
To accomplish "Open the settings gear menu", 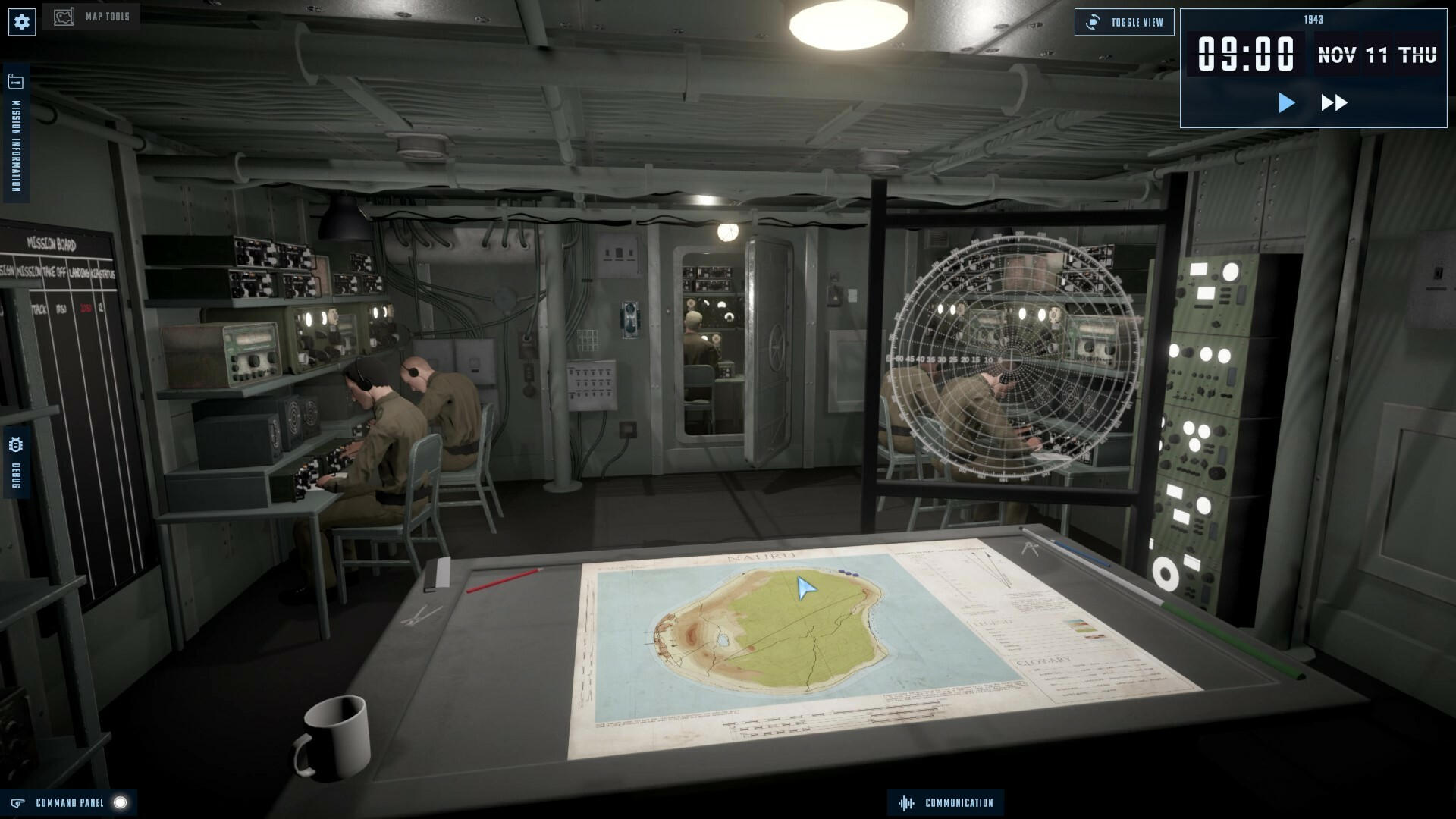I will (x=21, y=21).
